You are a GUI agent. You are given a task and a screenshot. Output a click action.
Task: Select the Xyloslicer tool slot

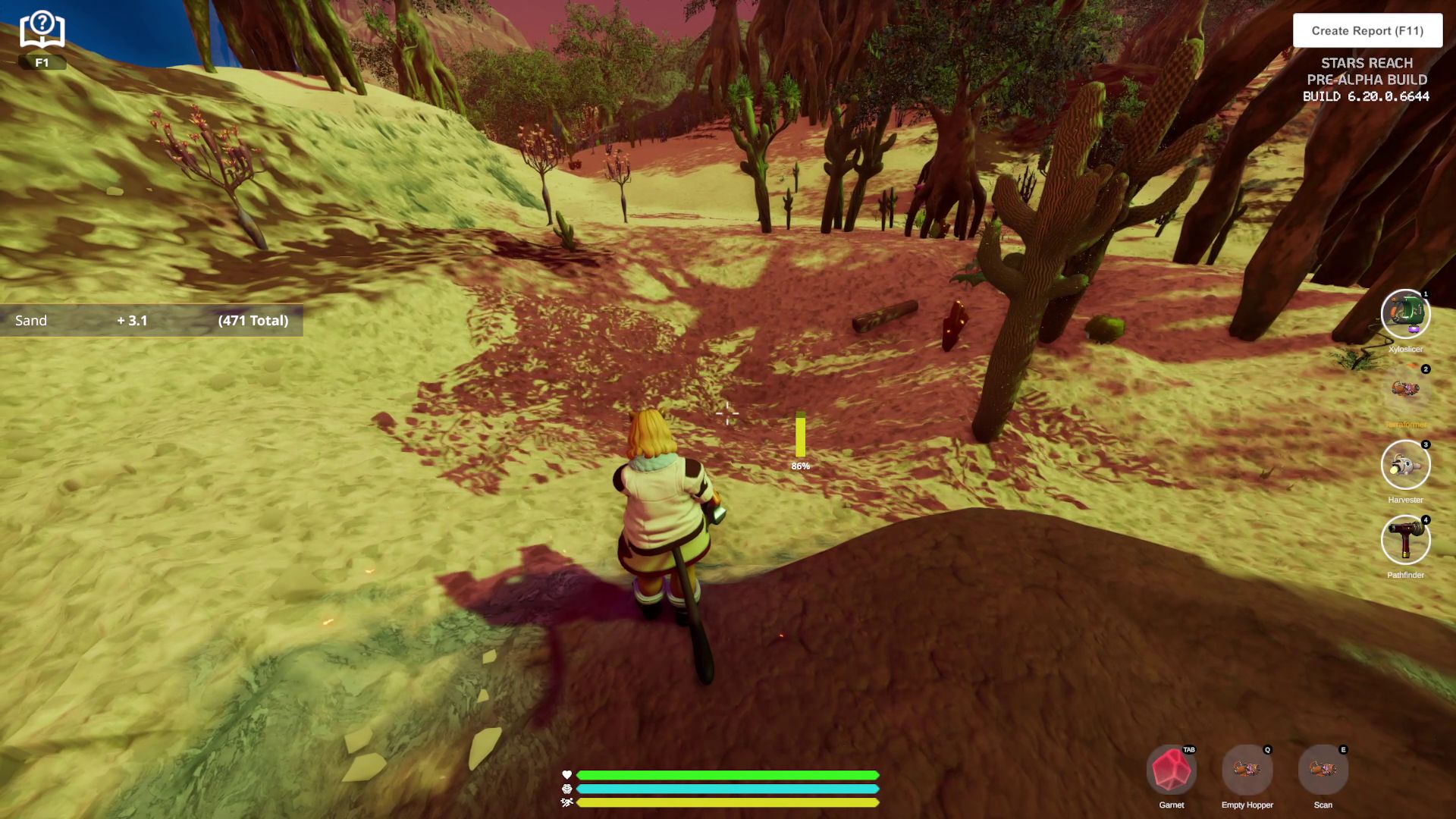pyautogui.click(x=1405, y=313)
